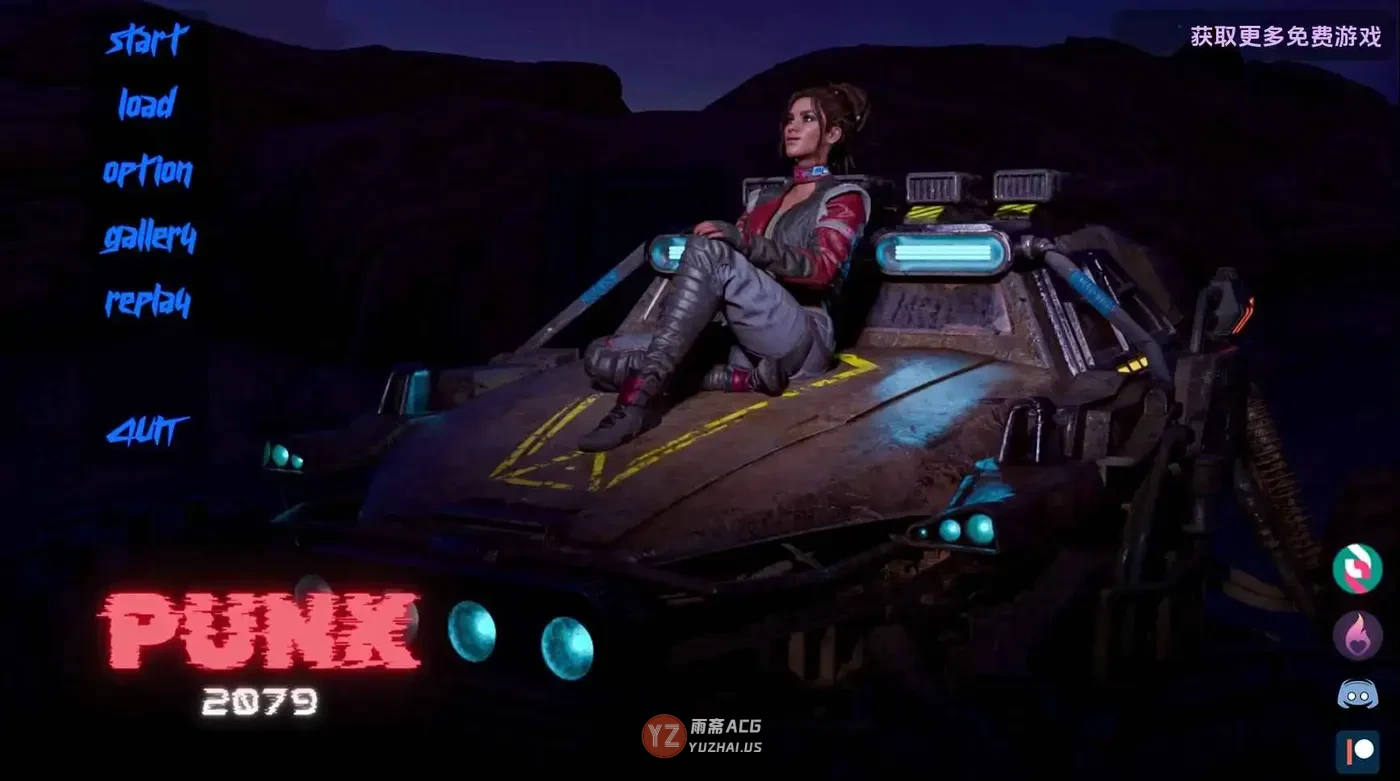Start a new game
1400x781 pixels.
(x=147, y=41)
